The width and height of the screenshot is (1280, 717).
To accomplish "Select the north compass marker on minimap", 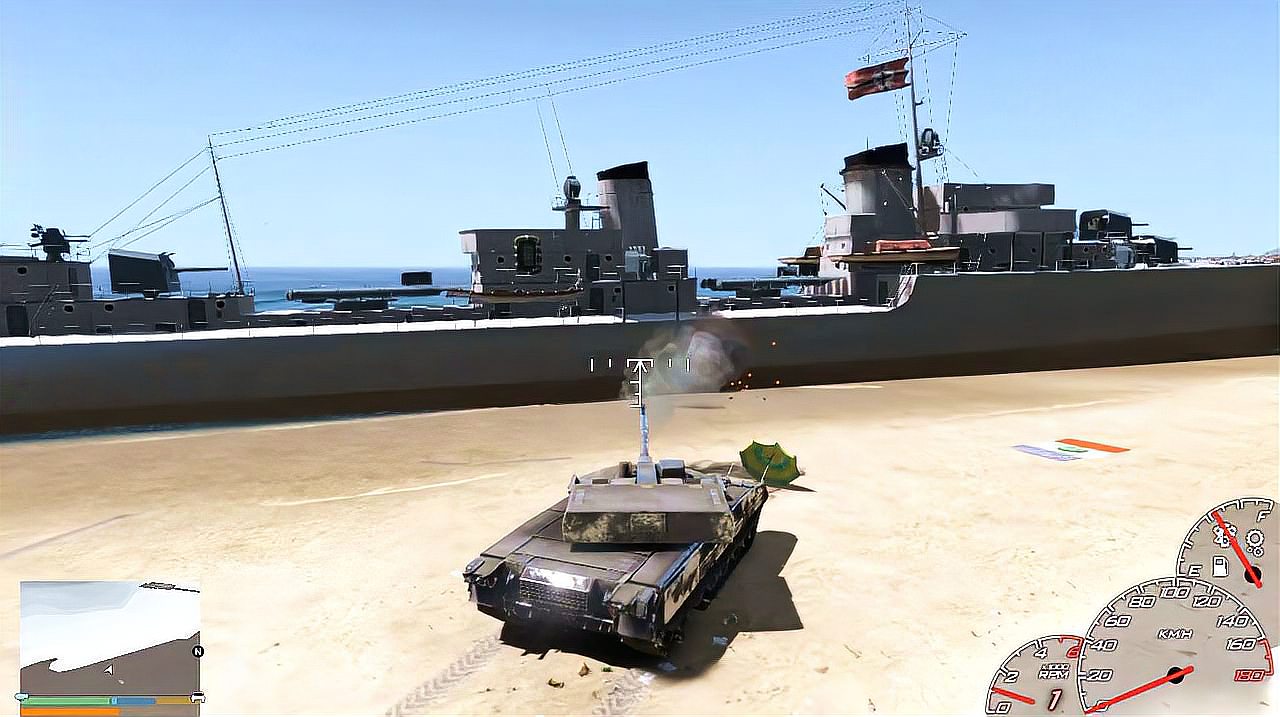I will [197, 651].
